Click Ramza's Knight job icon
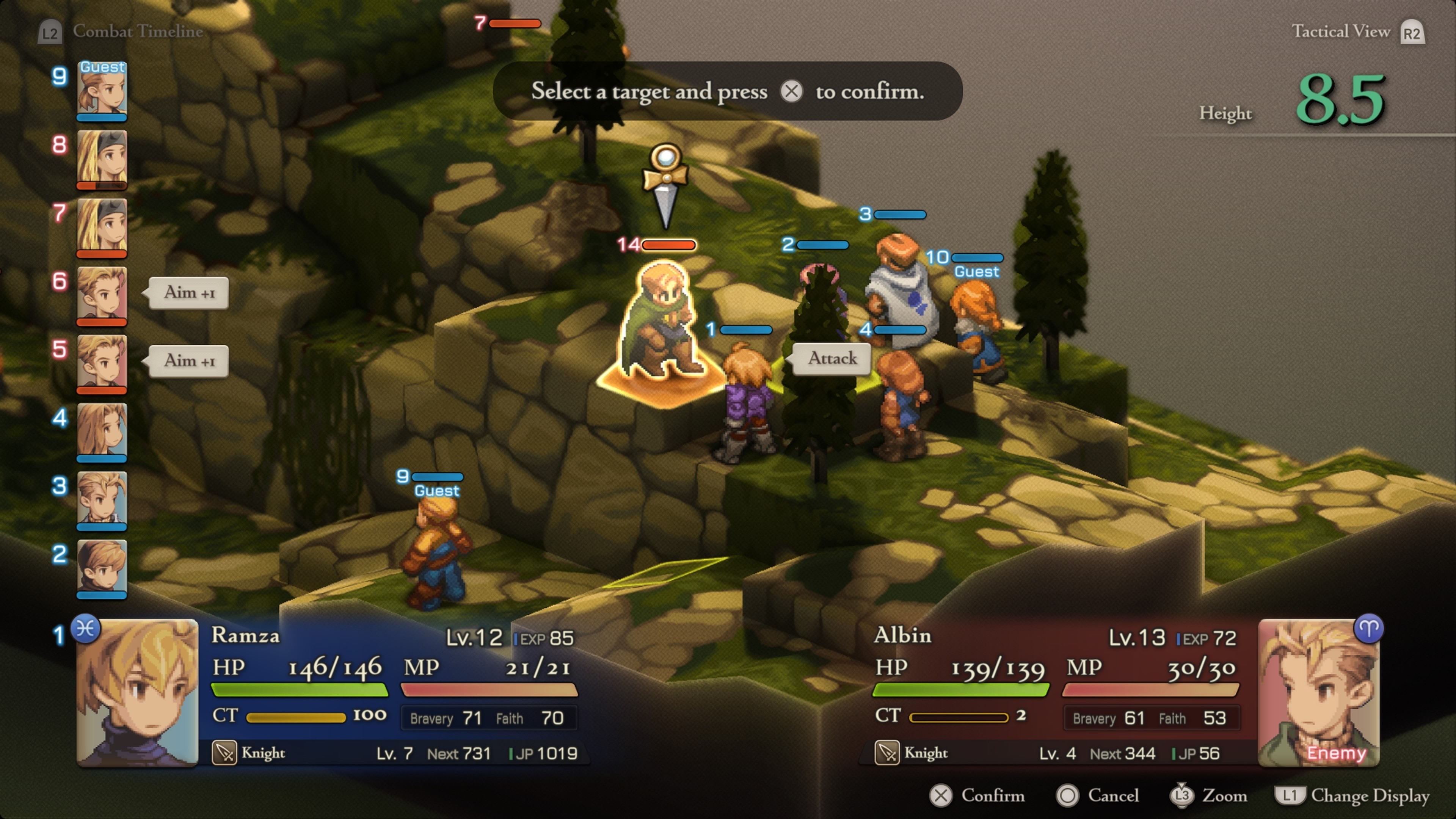The width and height of the screenshot is (1456, 819). (224, 753)
